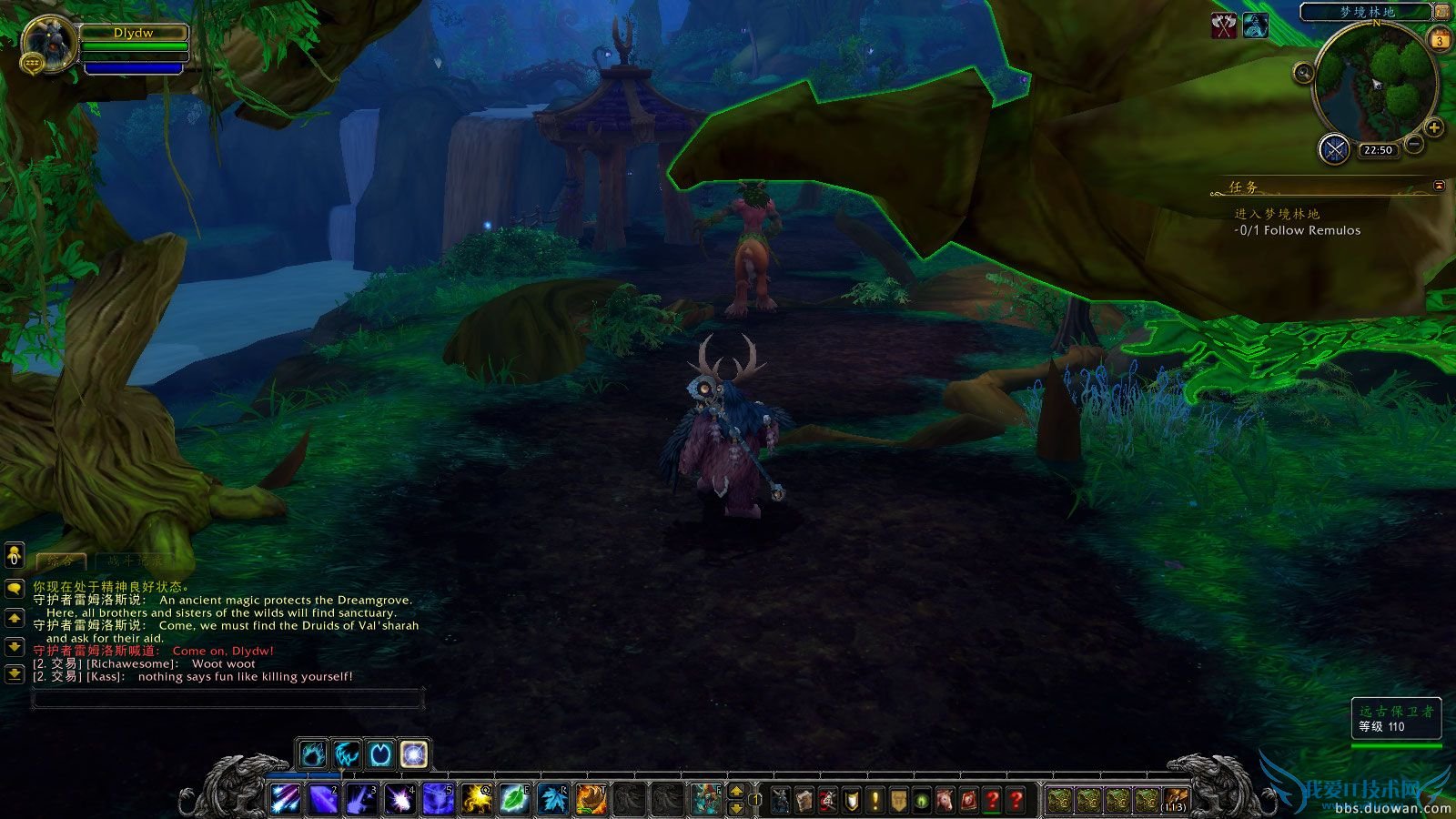The image size is (1456, 819).
Task: Select the 综合 chat tab
Action: [61, 561]
